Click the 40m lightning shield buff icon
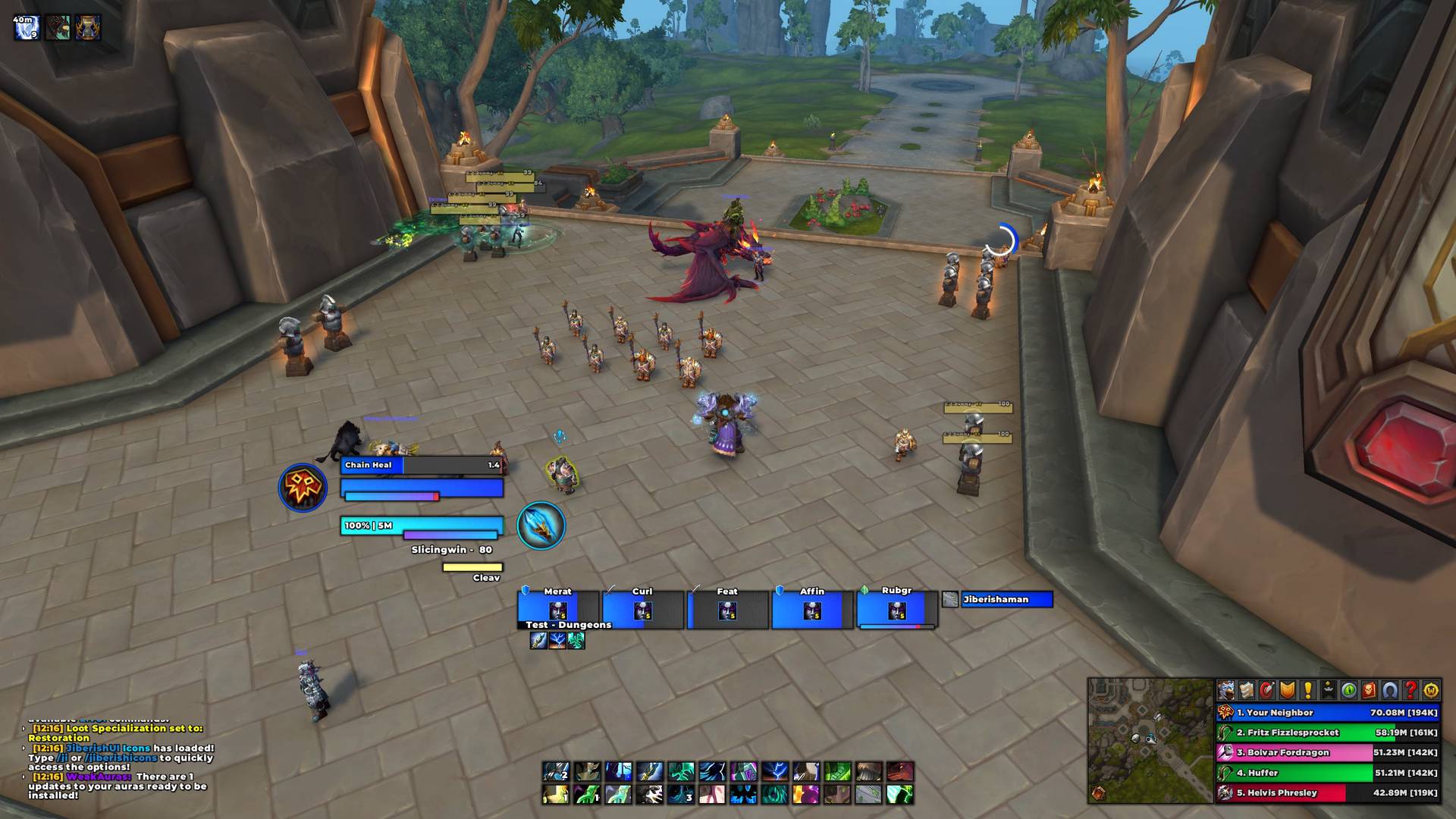The height and width of the screenshot is (819, 1456). (26, 27)
